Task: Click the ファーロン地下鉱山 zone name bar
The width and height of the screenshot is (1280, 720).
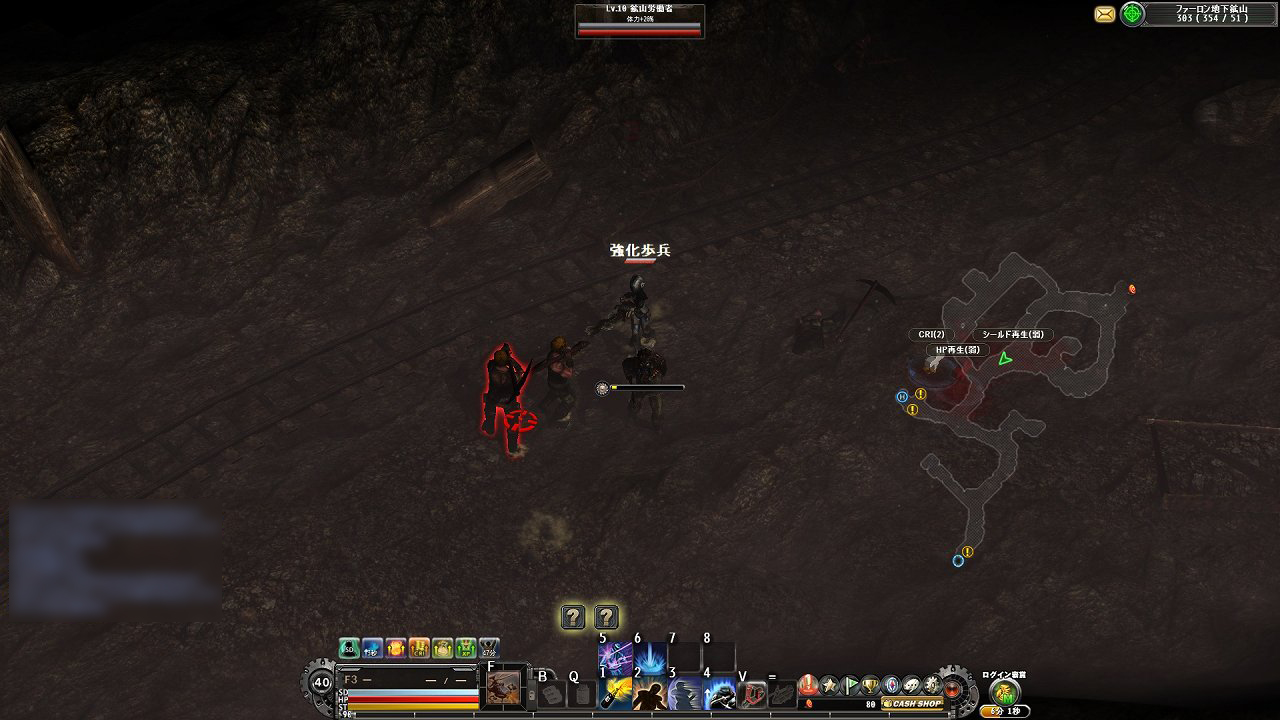Action: (x=1210, y=12)
